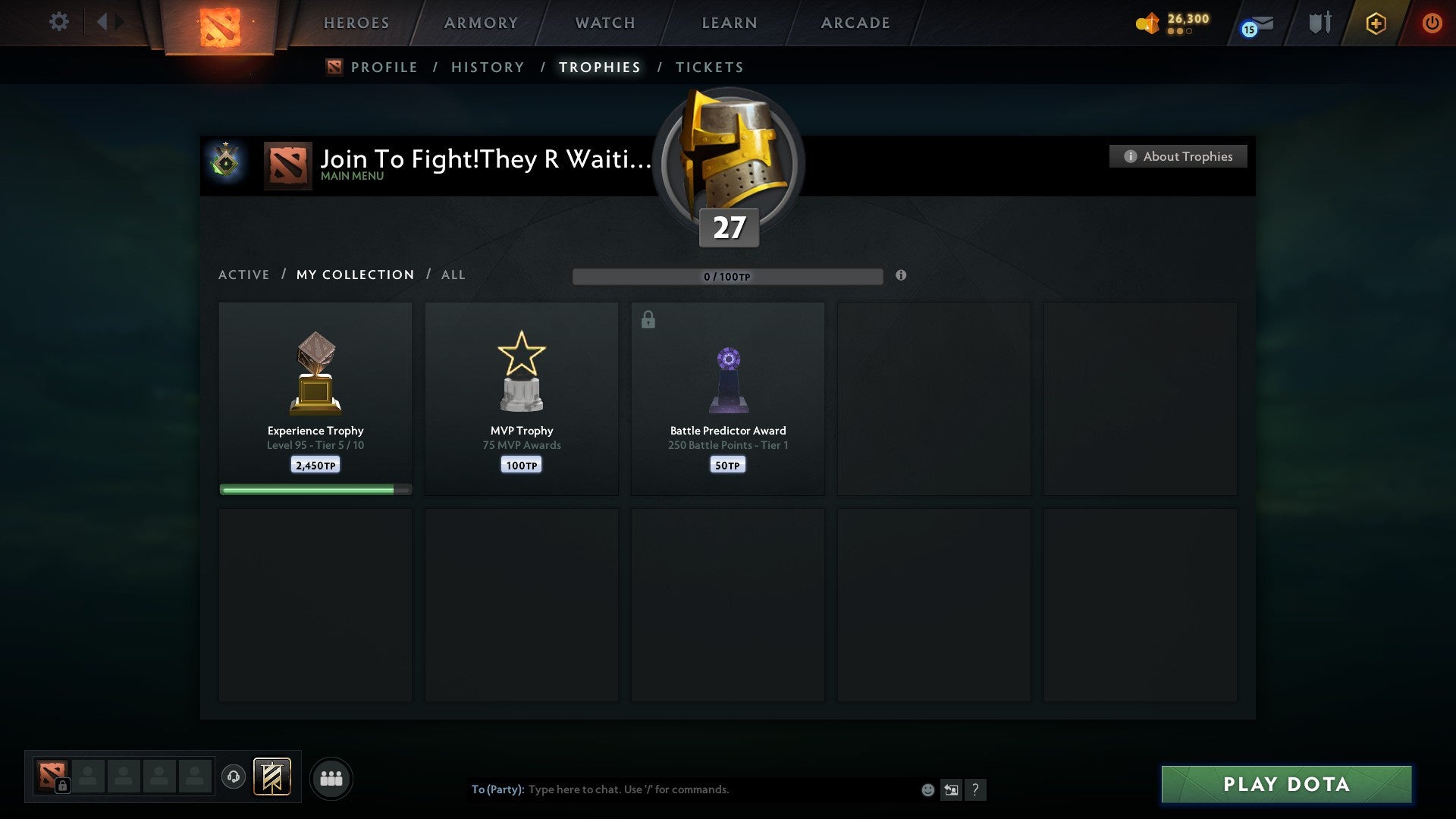Switch to the ACTIVE trophies filter
The image size is (1456, 819).
[244, 275]
